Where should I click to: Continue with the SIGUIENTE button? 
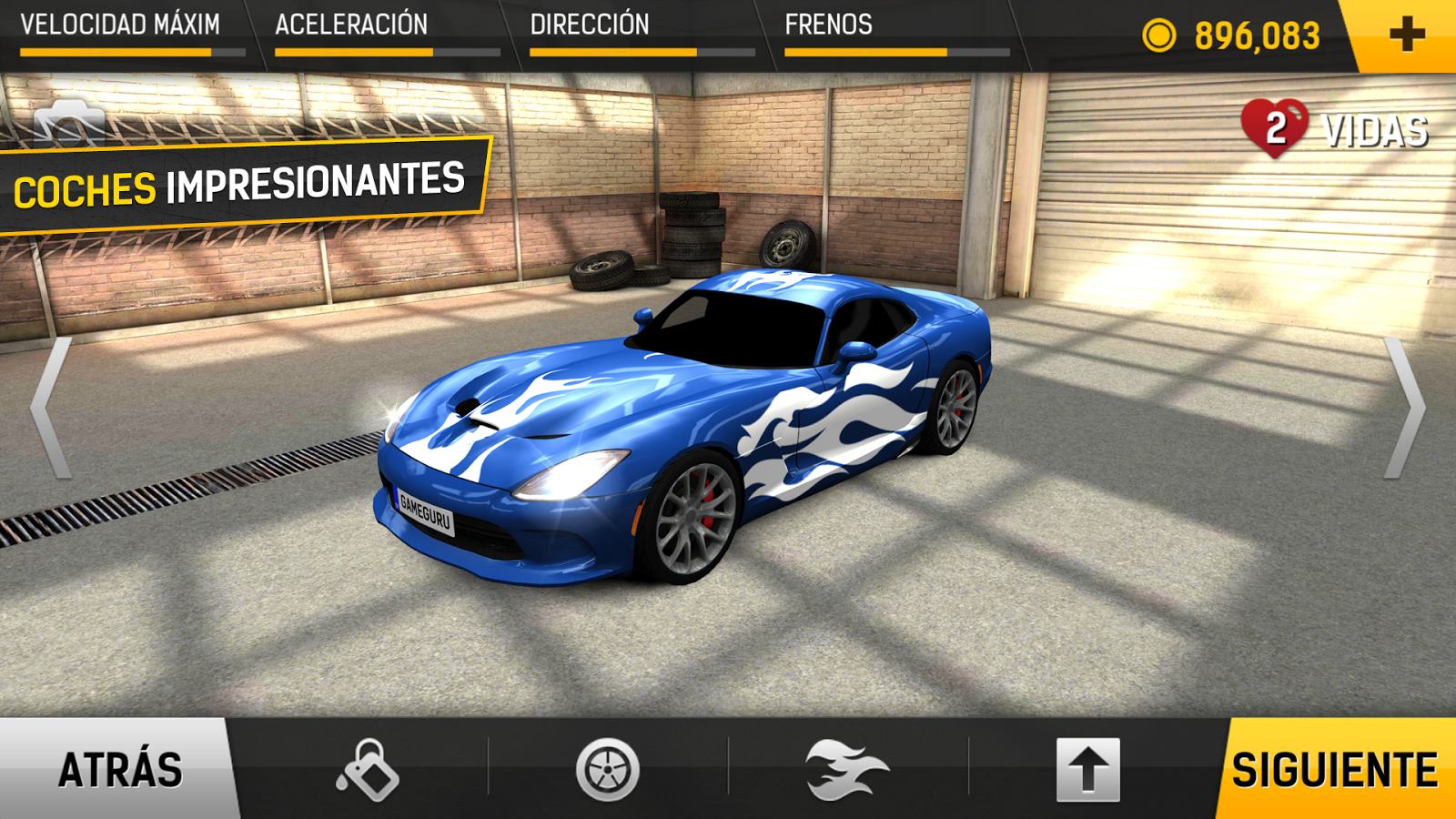[1334, 769]
